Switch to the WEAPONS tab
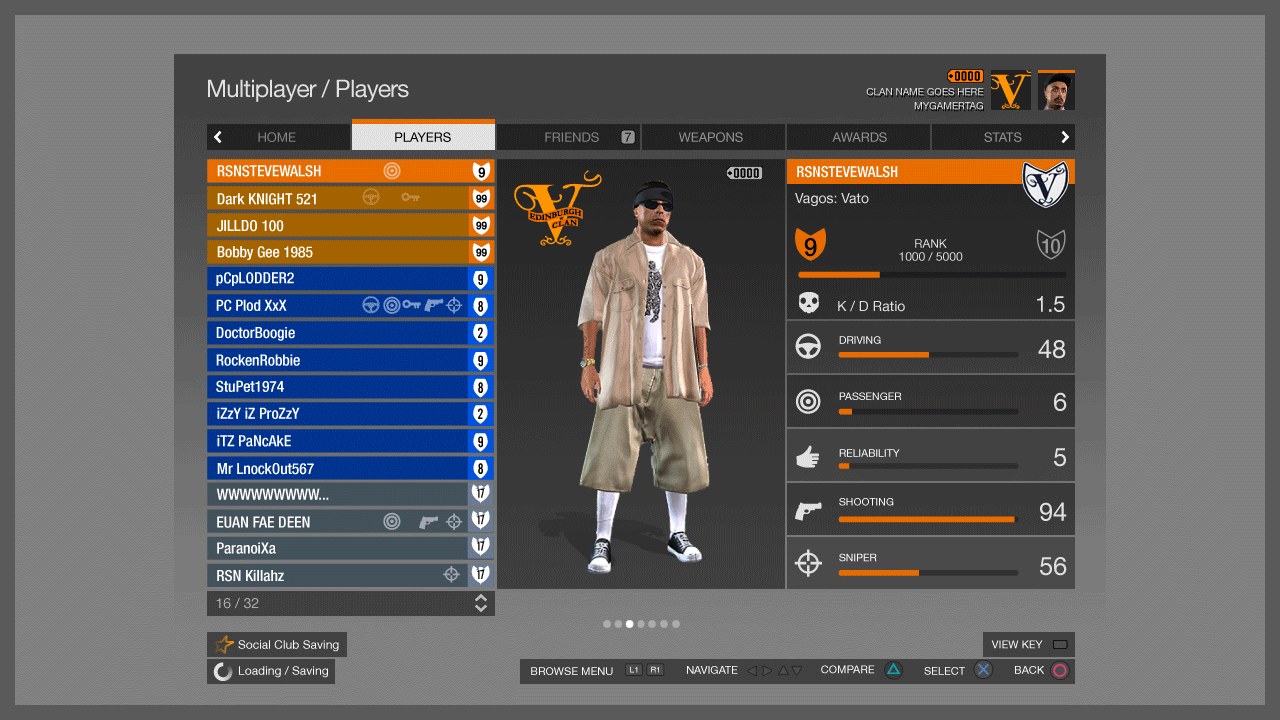The height and width of the screenshot is (720, 1280). 710,137
